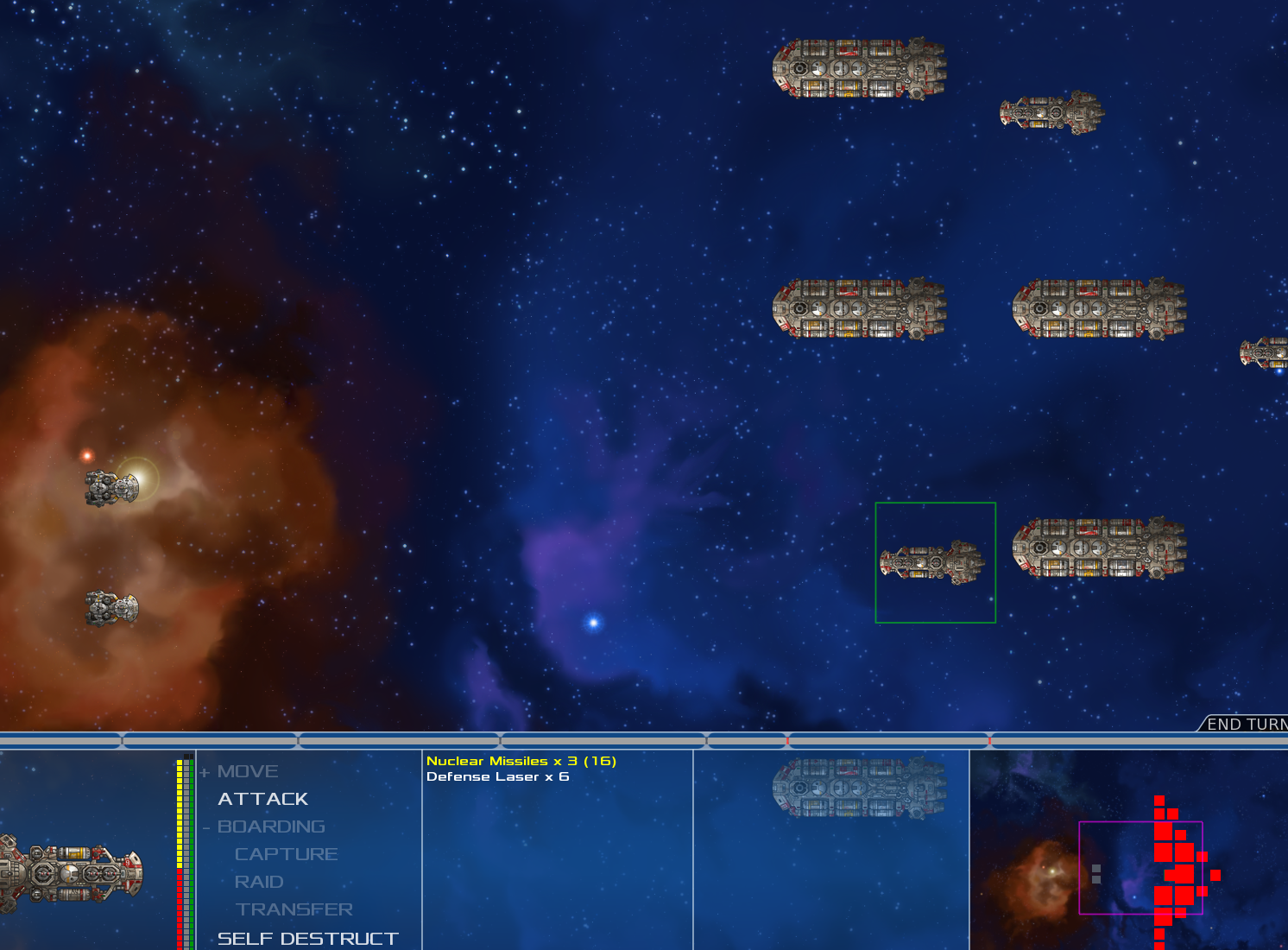
Task: Choose the CAPTURE boarding action
Action: [x=286, y=854]
